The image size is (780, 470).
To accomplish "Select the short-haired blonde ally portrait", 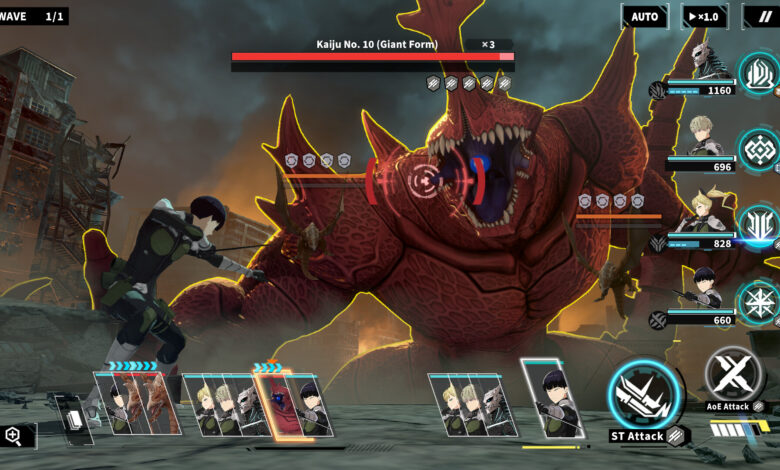I will tap(703, 137).
